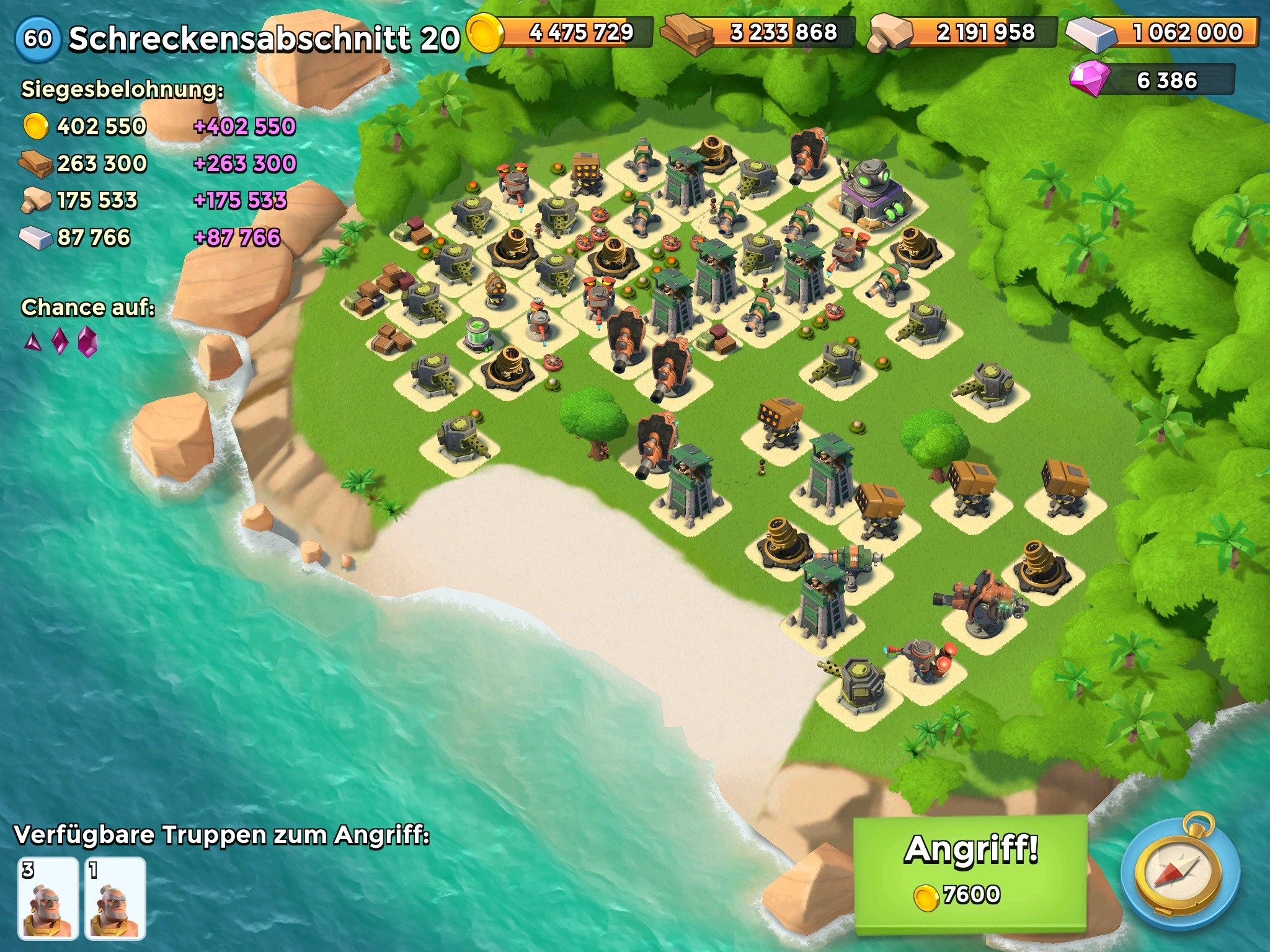Select the troop card showing 3 units
Screen dimensions: 1270x952
(48, 898)
